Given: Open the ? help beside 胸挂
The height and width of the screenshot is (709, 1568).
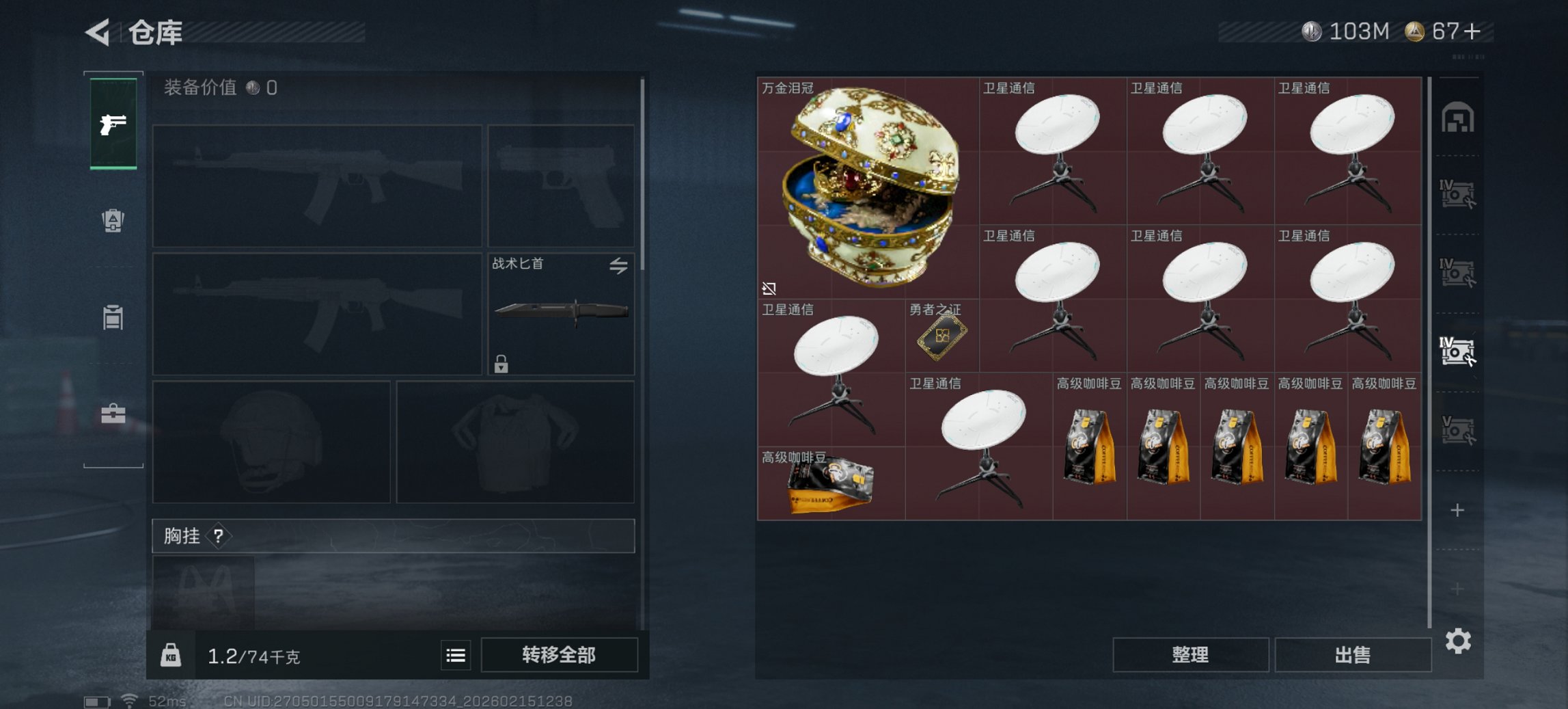Looking at the screenshot, I should click(217, 537).
